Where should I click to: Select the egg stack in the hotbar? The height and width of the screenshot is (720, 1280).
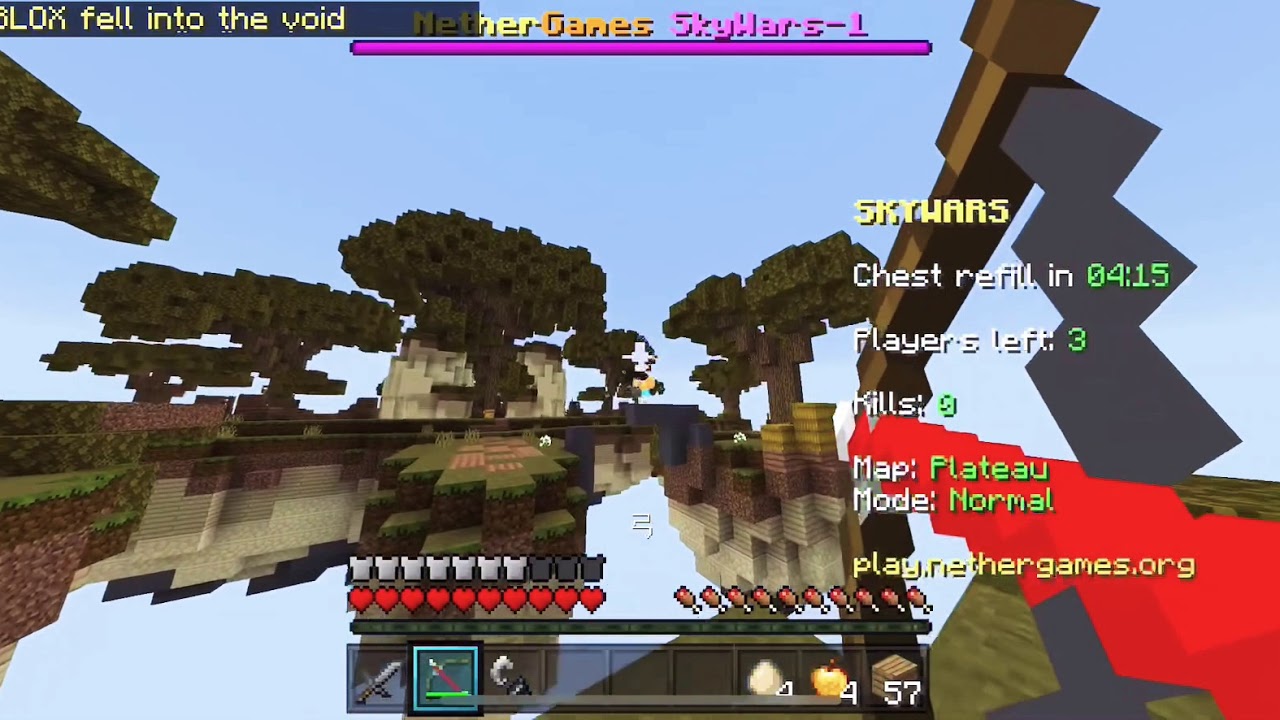765,677
